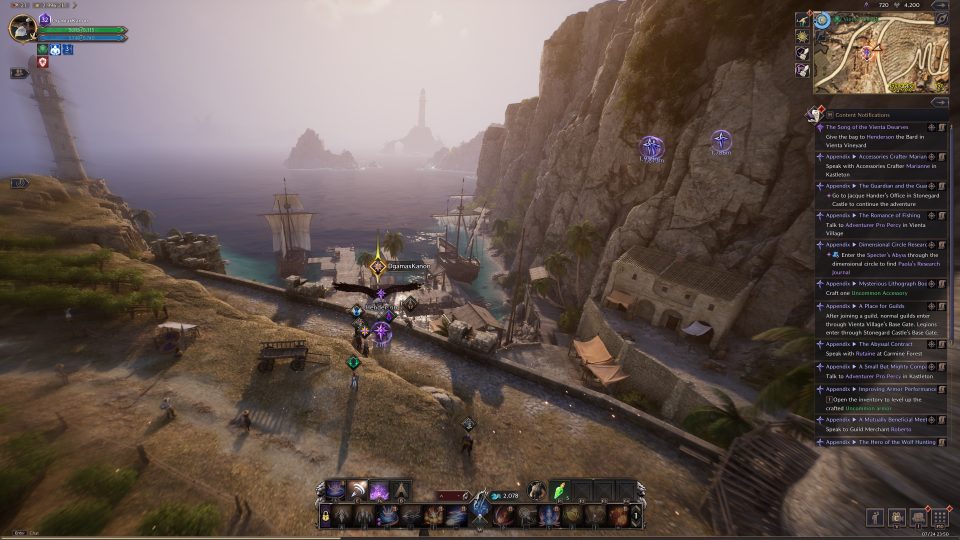Toggle the hotbar lock padlock
Screen dimensions: 960x540
(325, 515)
